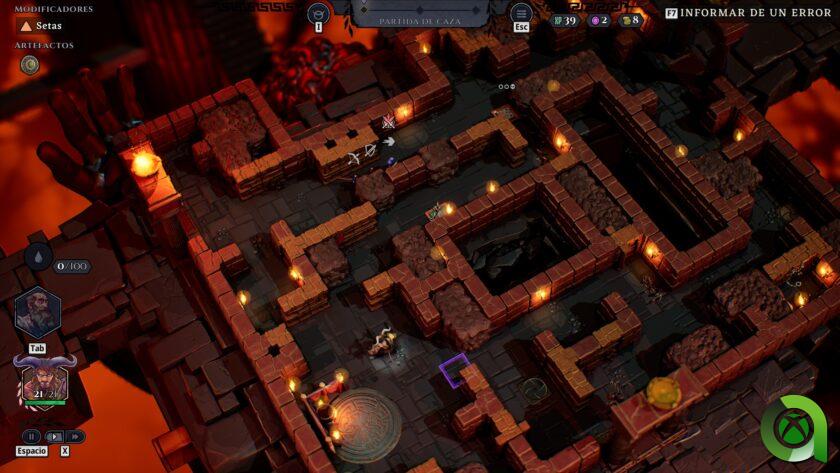Click the water drop resource icon
840x473 pixels.
(x=38, y=257)
